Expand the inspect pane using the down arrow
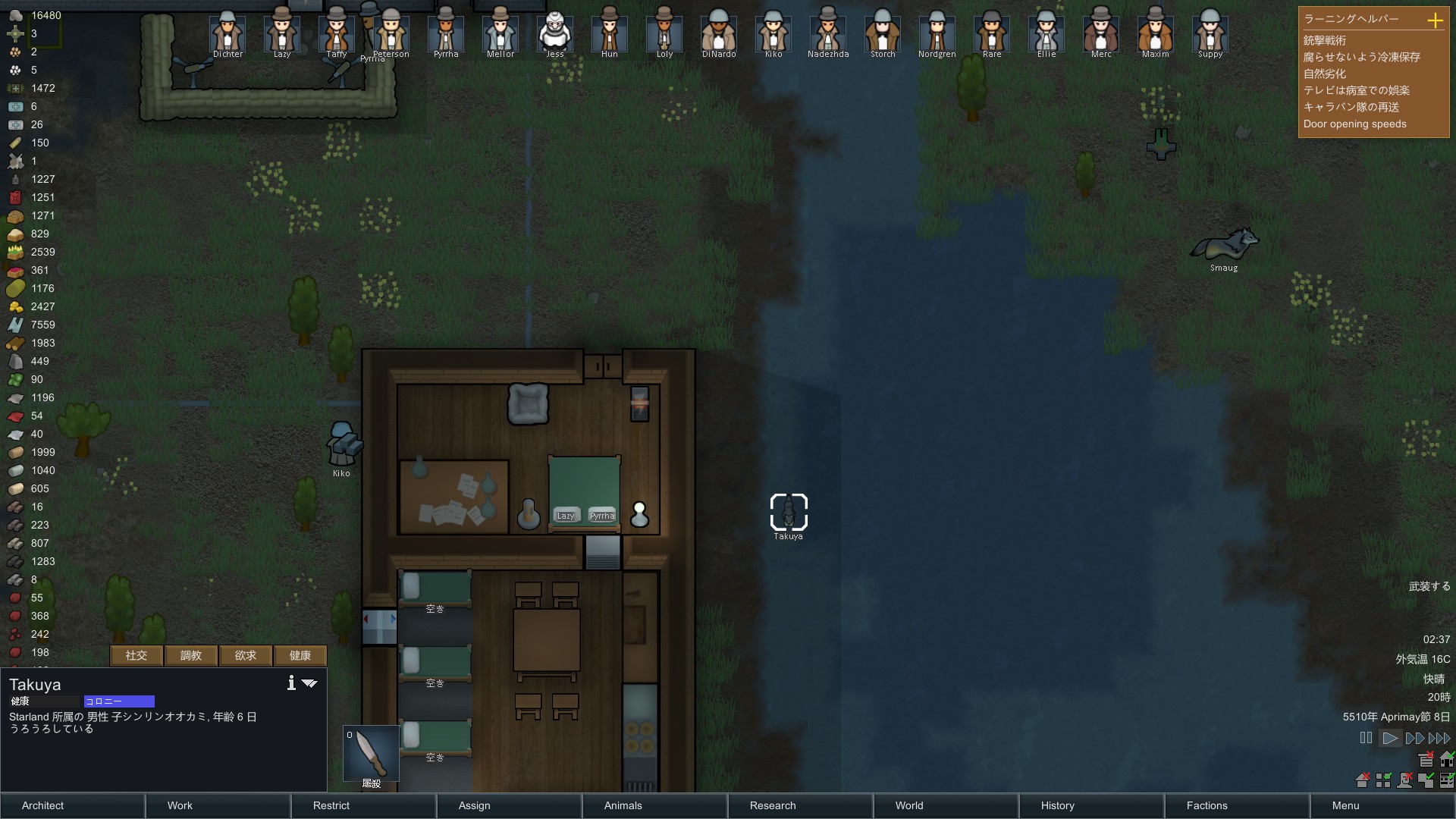The width and height of the screenshot is (1456, 819). pyautogui.click(x=309, y=683)
